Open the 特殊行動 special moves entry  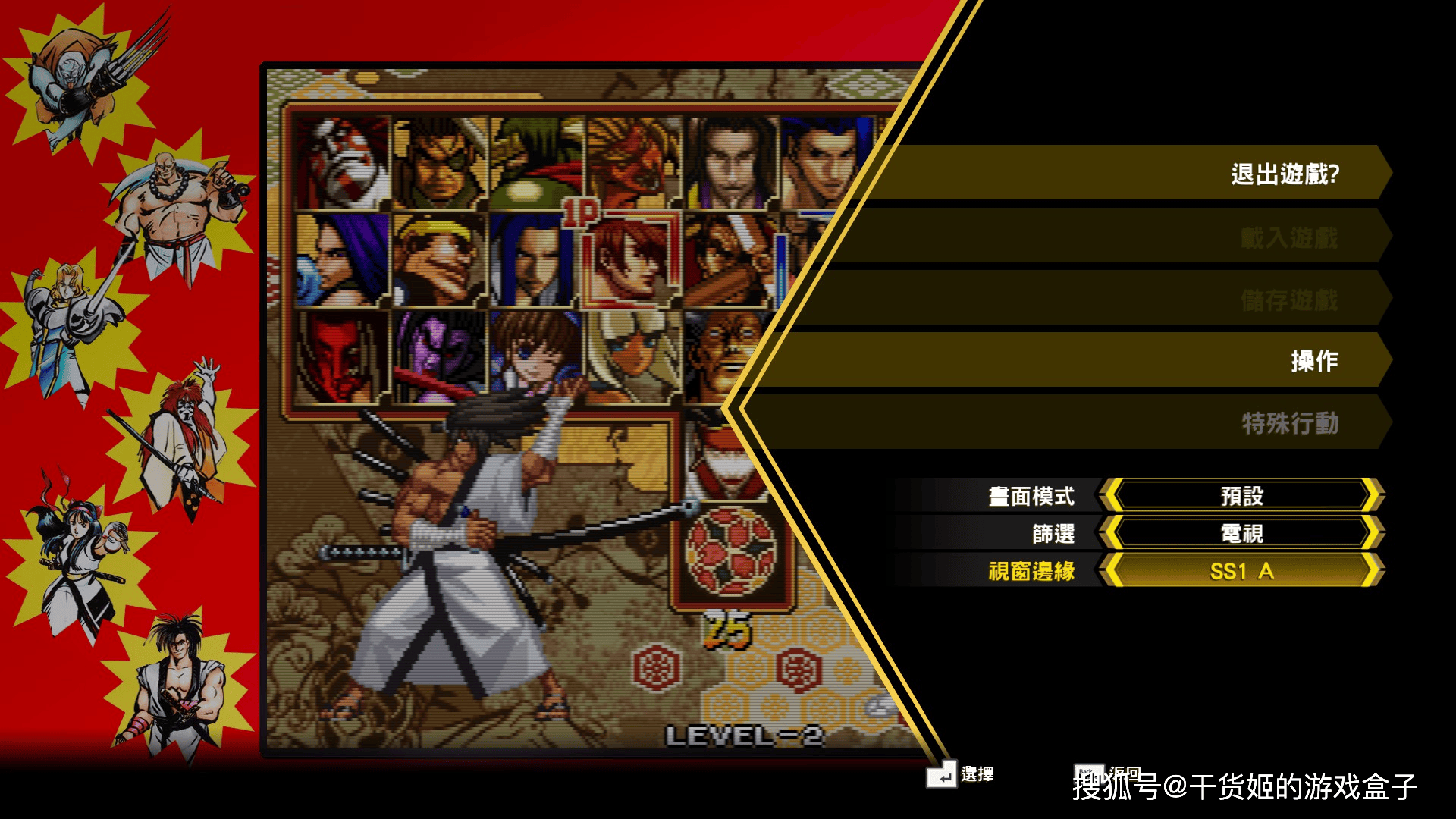pyautogui.click(x=1289, y=423)
